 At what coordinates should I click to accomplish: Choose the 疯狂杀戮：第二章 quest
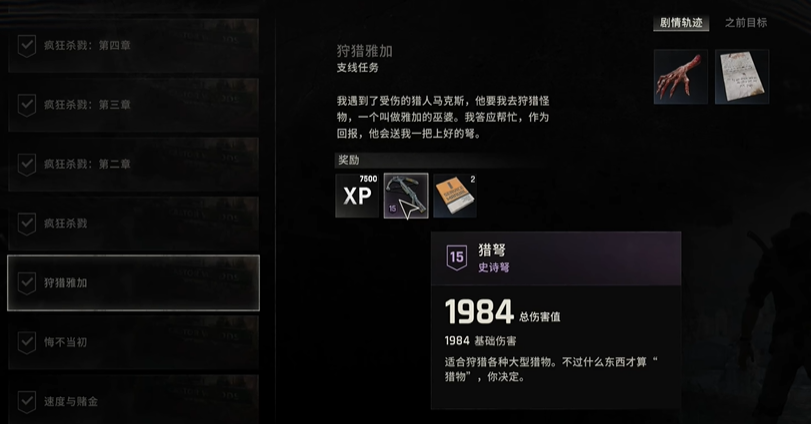(x=133, y=164)
